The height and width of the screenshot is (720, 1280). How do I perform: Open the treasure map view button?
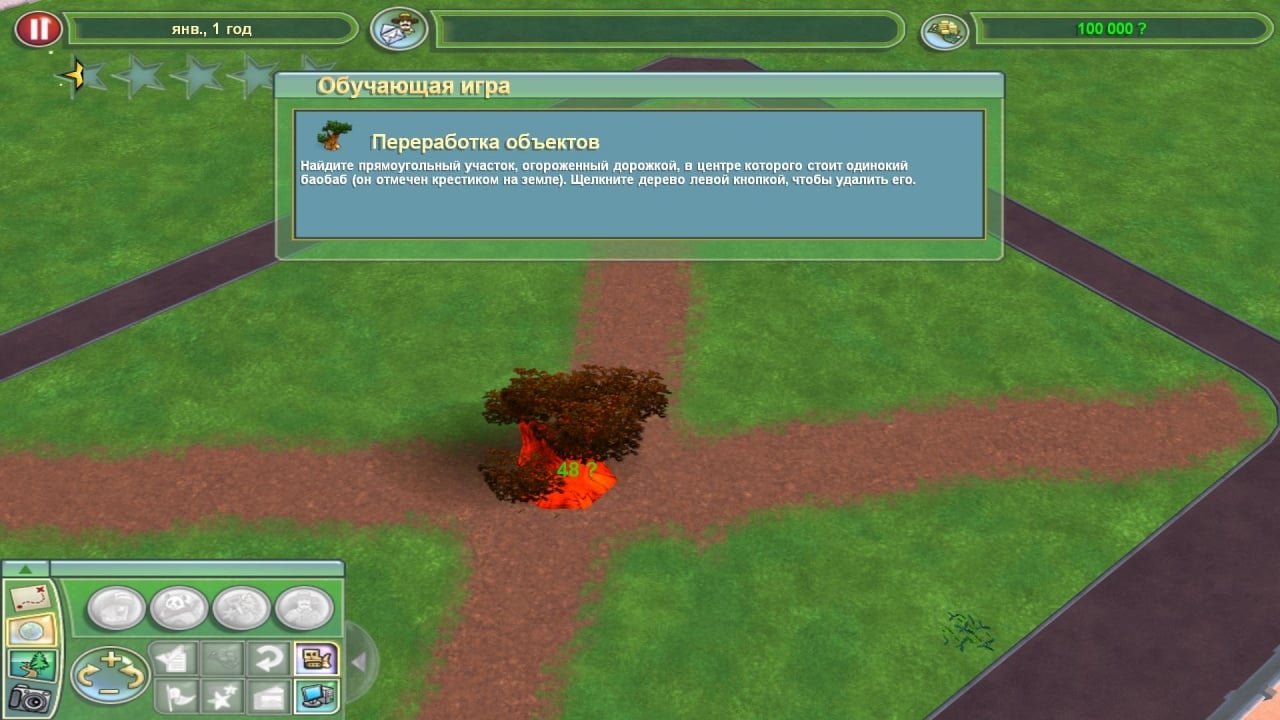pyautogui.click(x=30, y=598)
